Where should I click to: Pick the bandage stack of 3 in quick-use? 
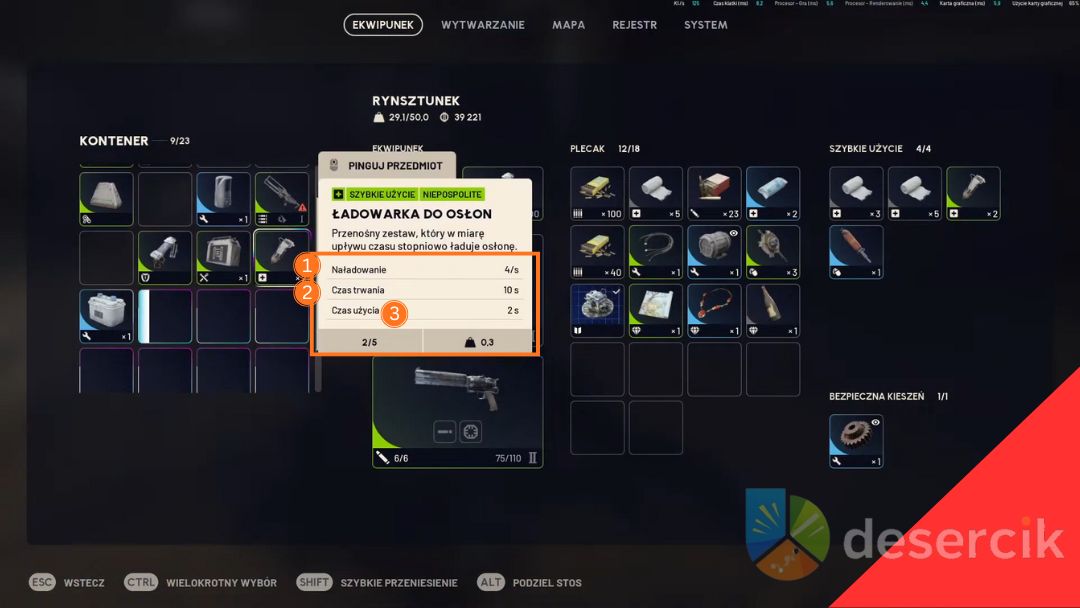click(x=856, y=193)
